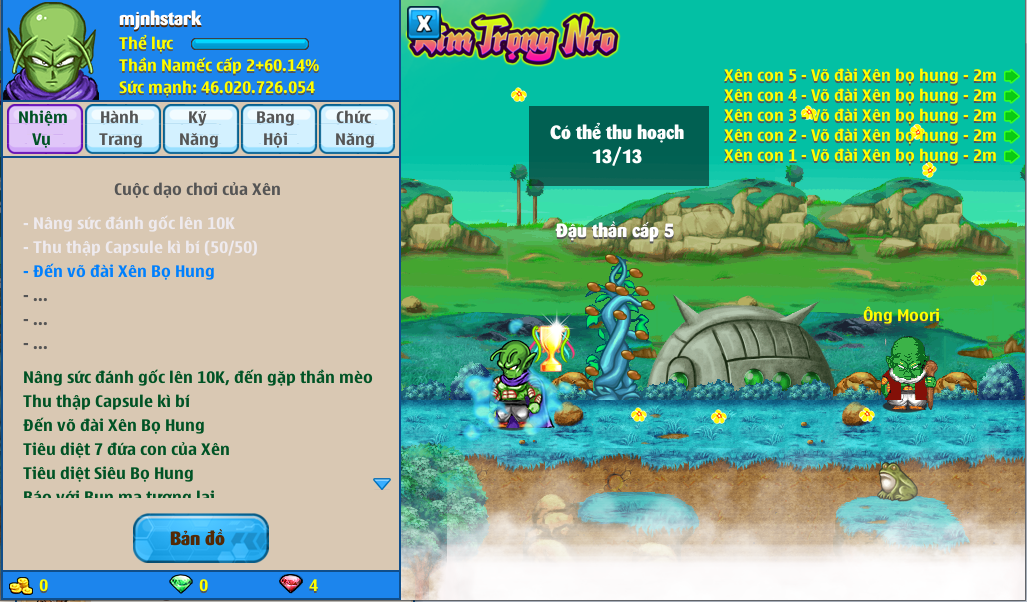
Task: Click the Namekian character portrait
Action: click(50, 52)
